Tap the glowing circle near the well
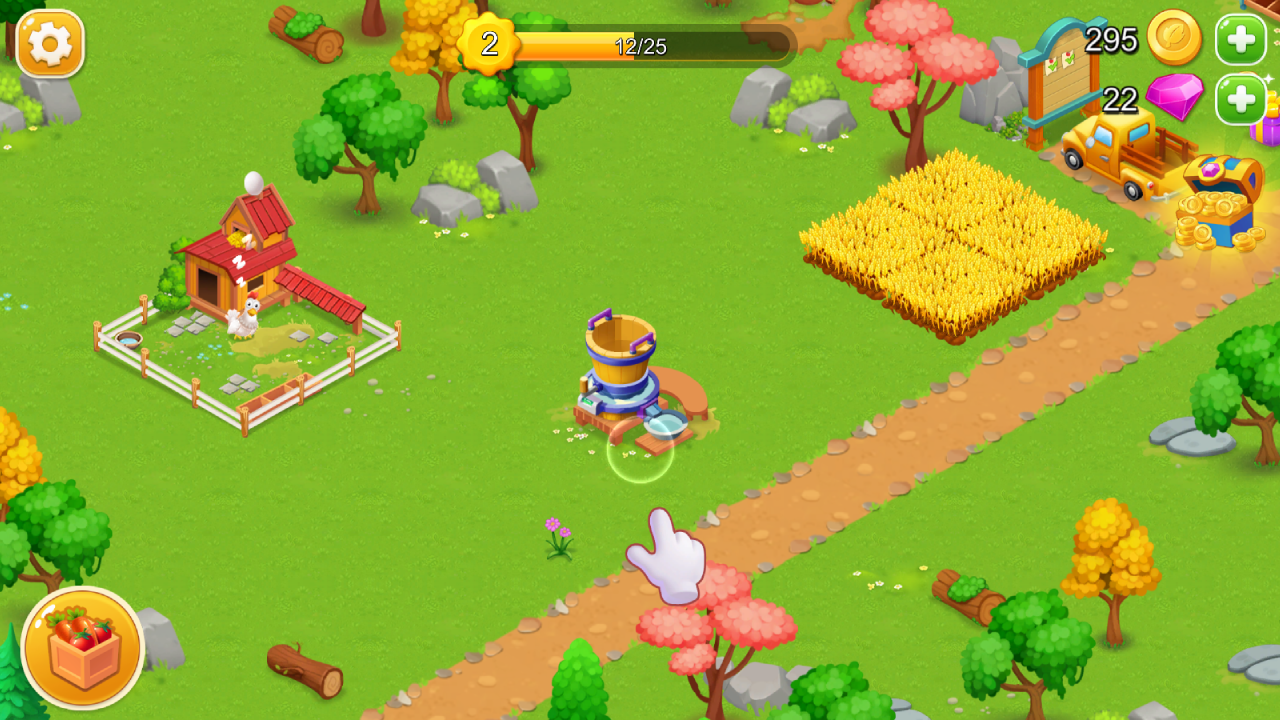The height and width of the screenshot is (720, 1280). [x=638, y=458]
